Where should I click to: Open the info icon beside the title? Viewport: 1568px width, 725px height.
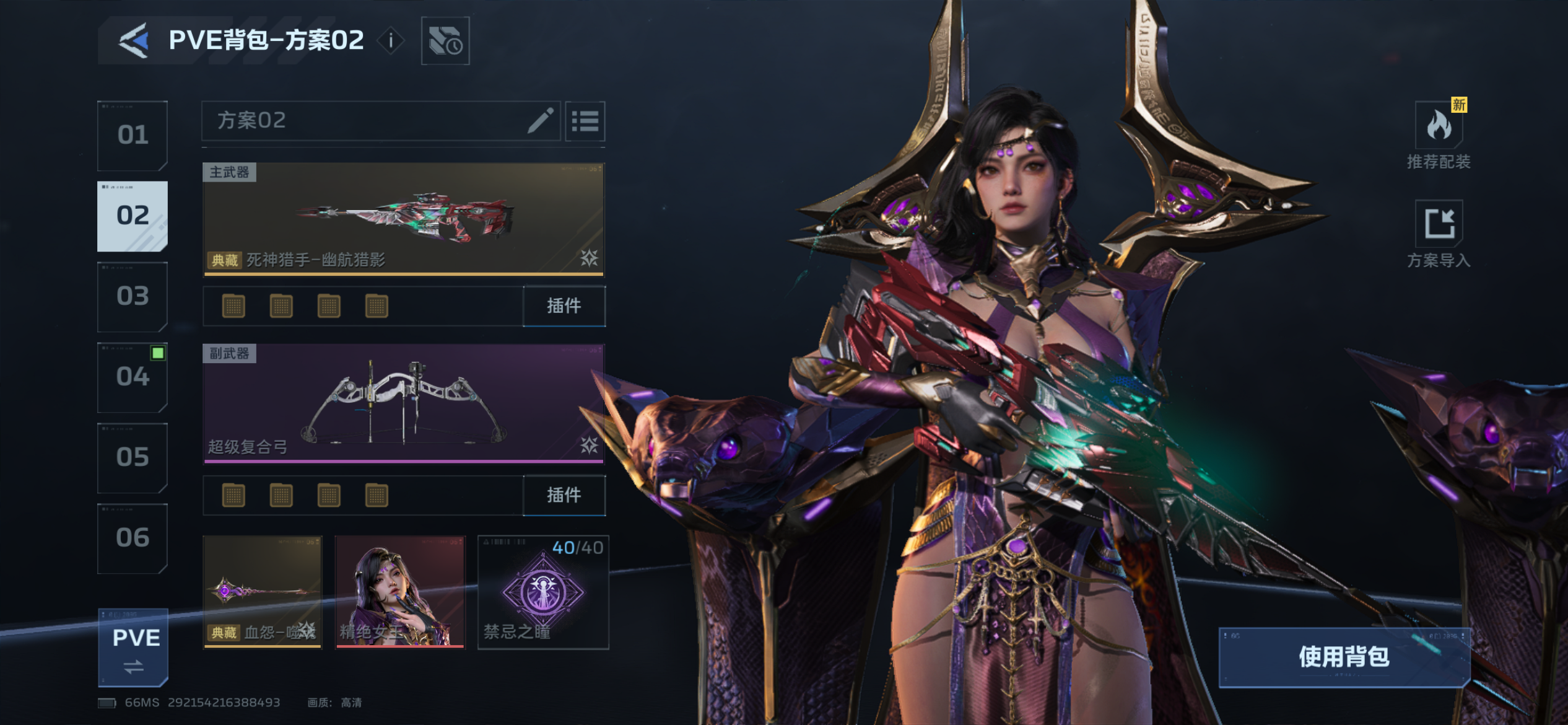[x=391, y=41]
